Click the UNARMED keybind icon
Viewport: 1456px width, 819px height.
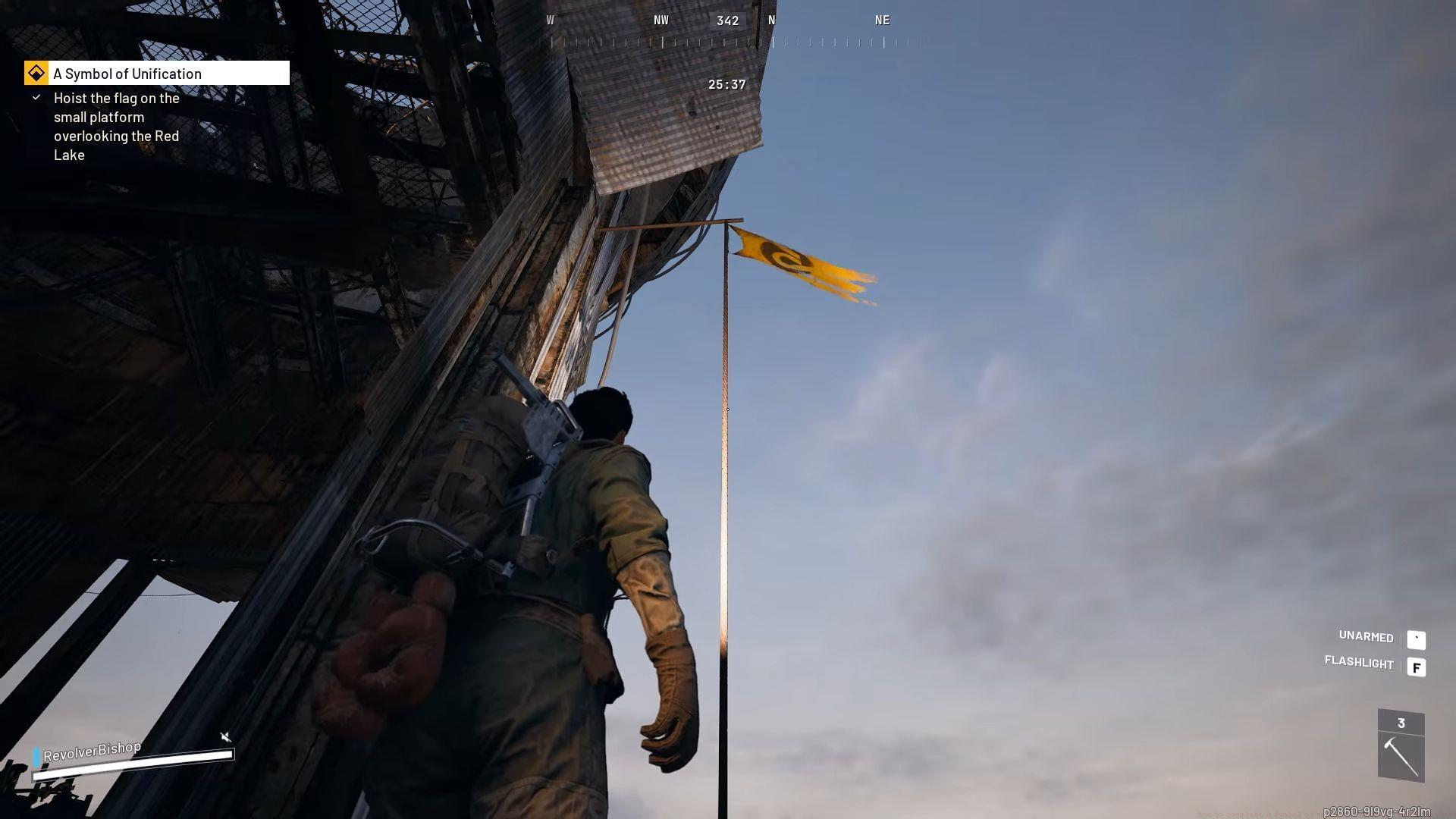[x=1417, y=640]
